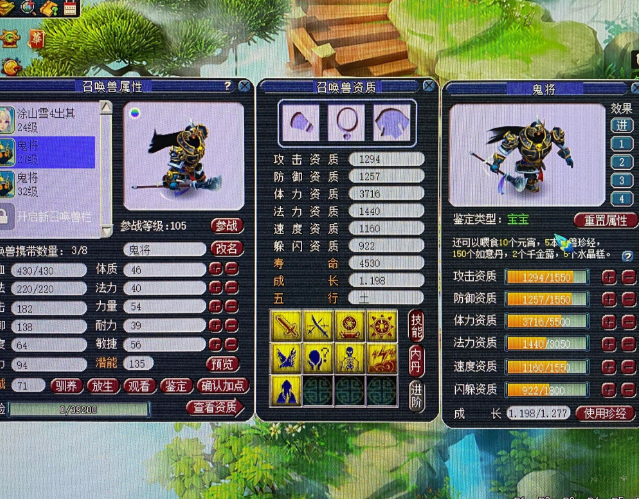Select the 涂山雪 level 24 pet

[50, 119]
